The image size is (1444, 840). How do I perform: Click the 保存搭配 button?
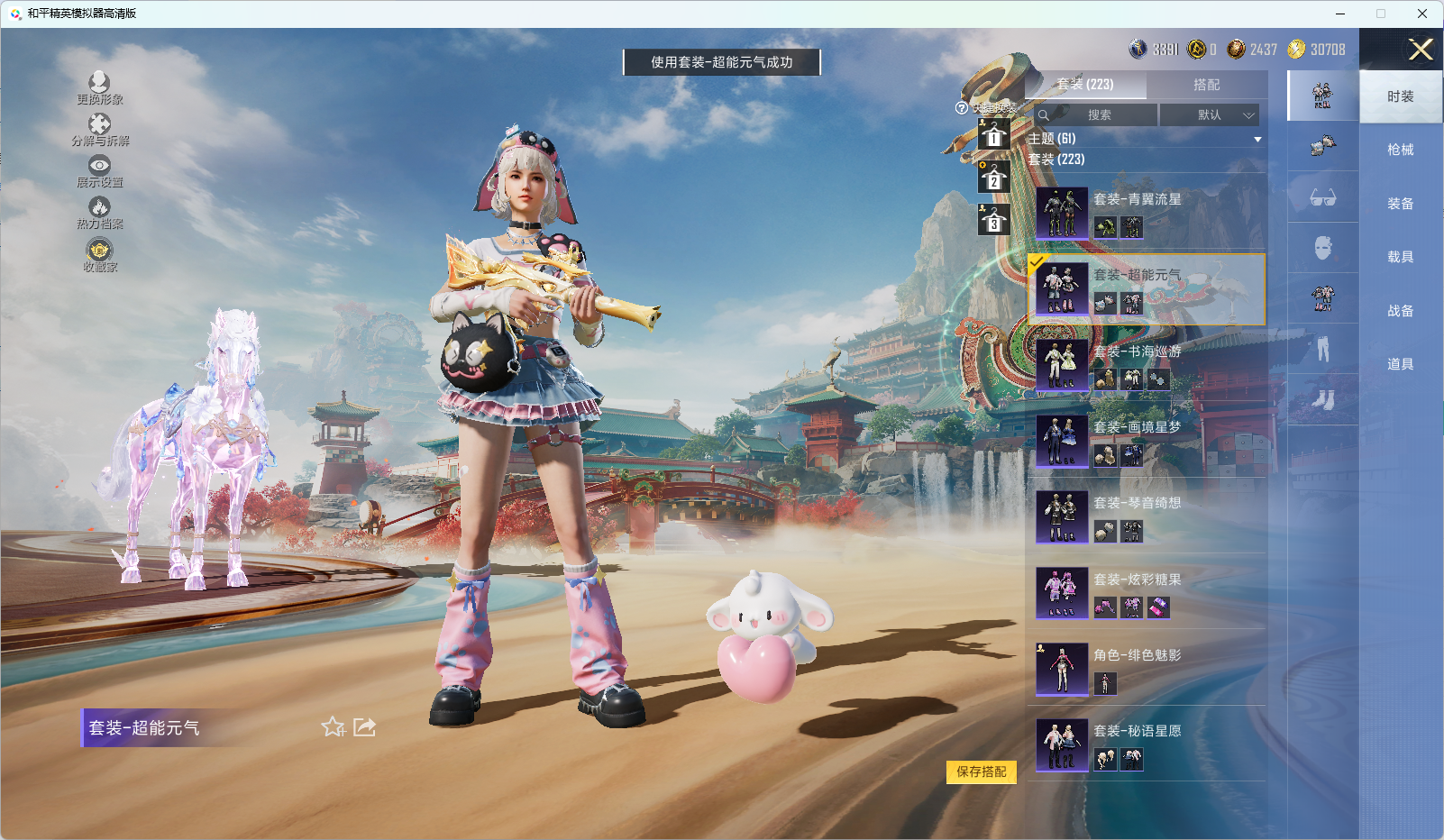pyautogui.click(x=981, y=772)
